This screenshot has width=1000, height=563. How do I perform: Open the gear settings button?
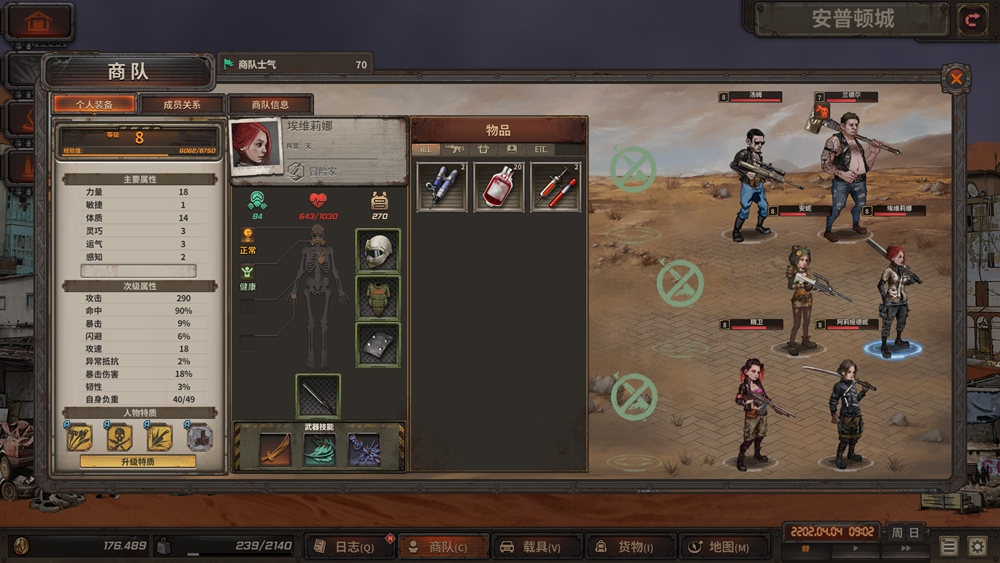point(977,547)
